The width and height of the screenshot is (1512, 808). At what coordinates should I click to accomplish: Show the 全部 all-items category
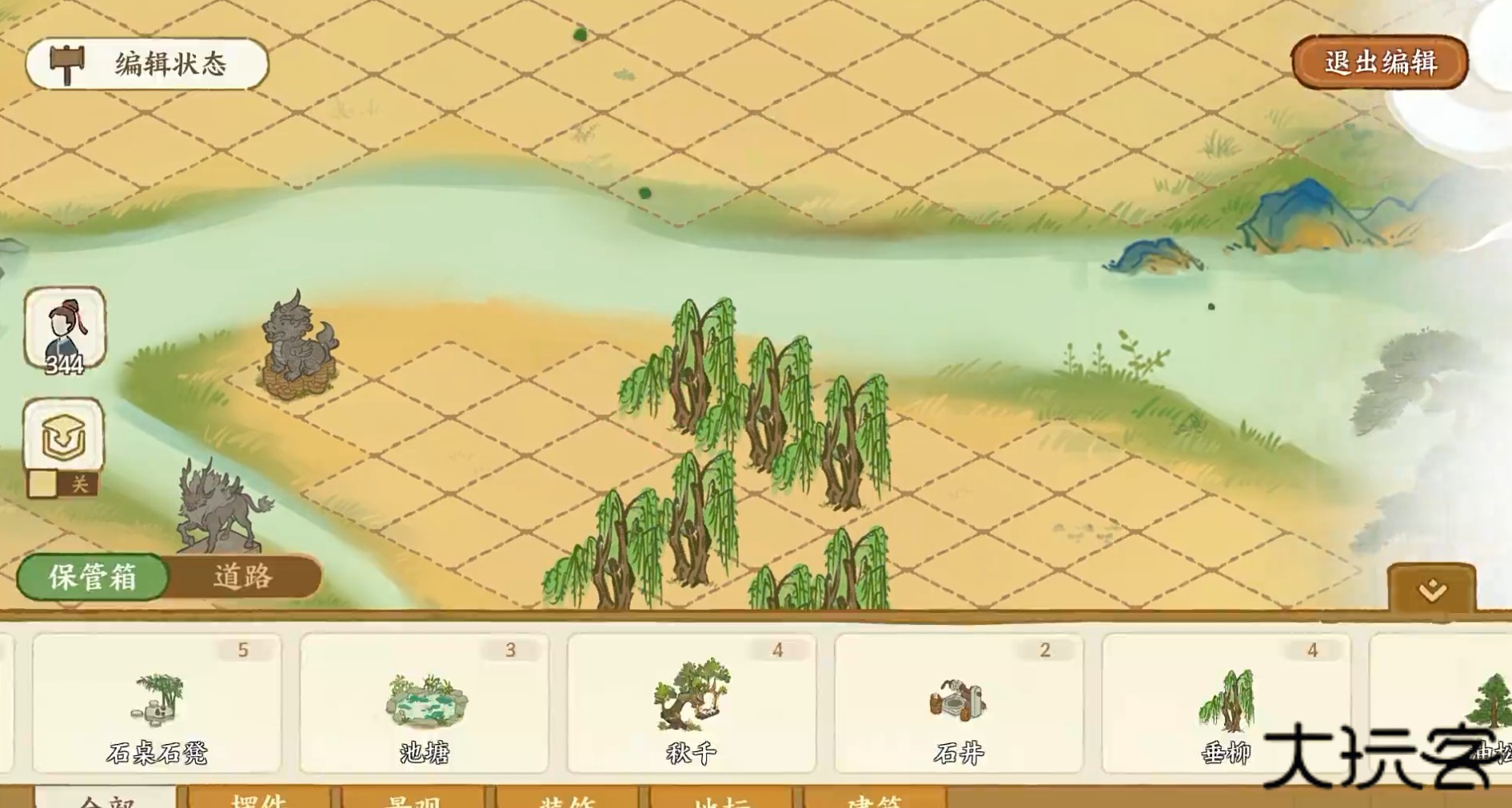(106, 799)
